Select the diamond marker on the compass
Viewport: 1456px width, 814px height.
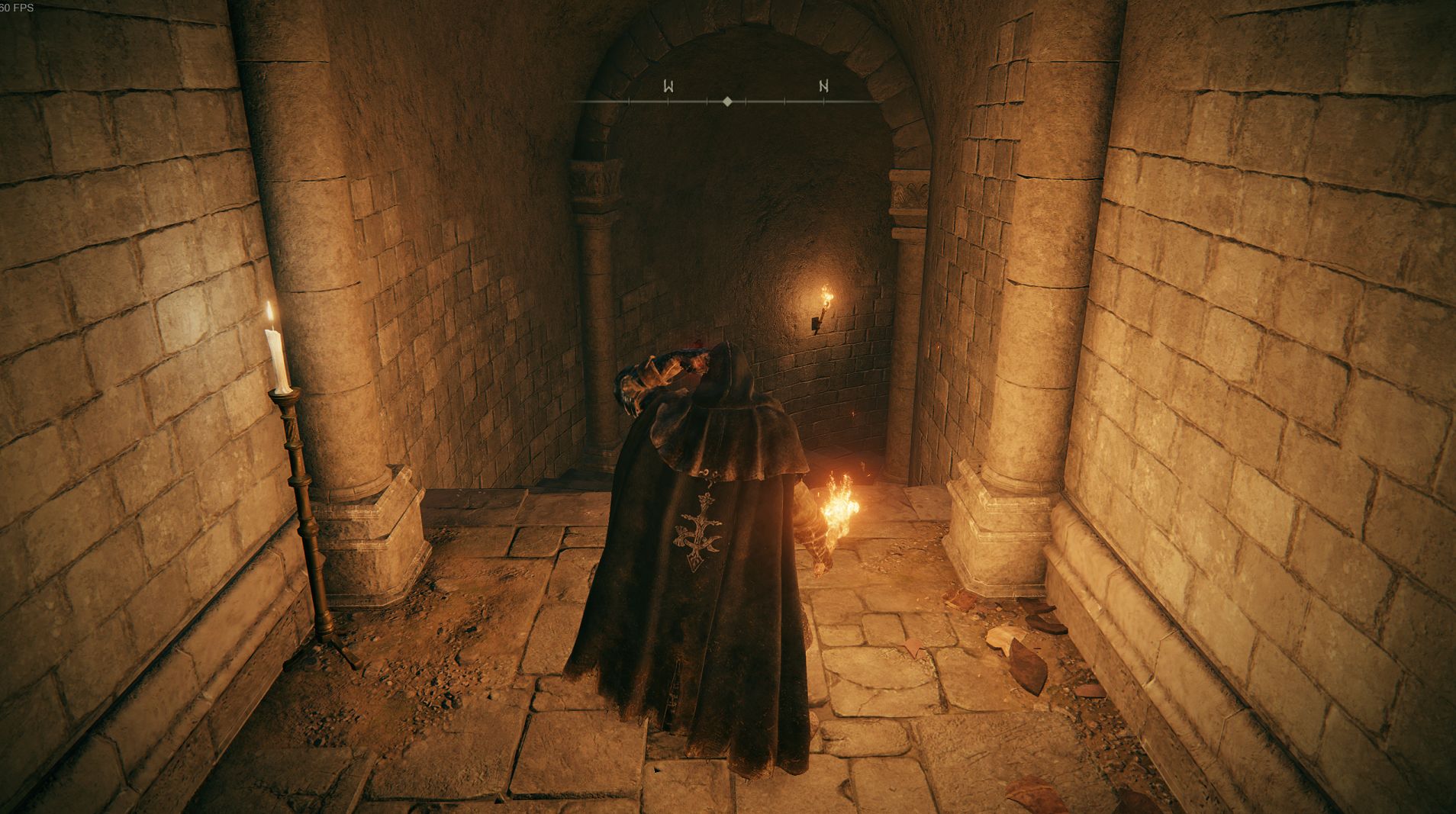coord(727,101)
